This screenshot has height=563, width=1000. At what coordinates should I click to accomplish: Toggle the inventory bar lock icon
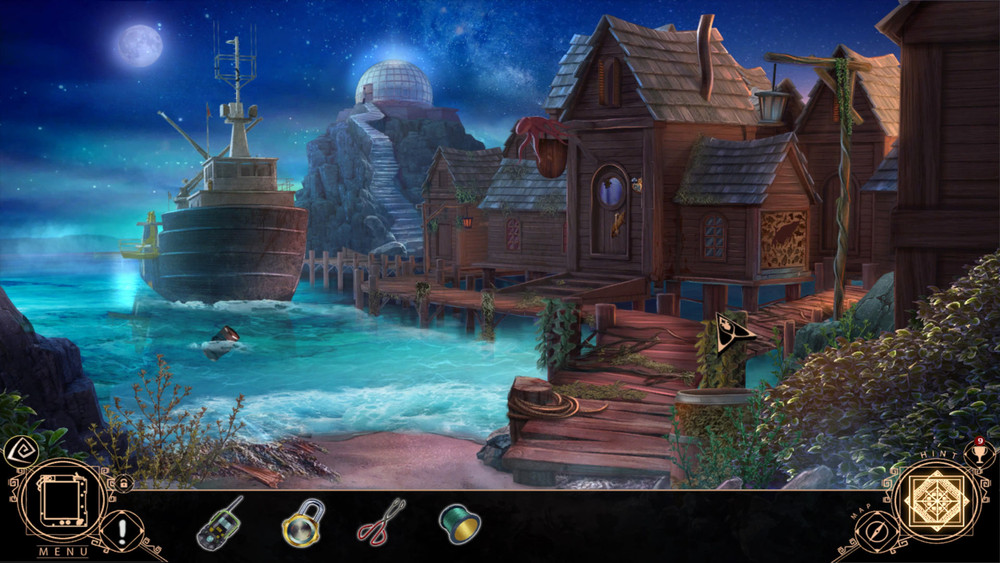point(123,482)
